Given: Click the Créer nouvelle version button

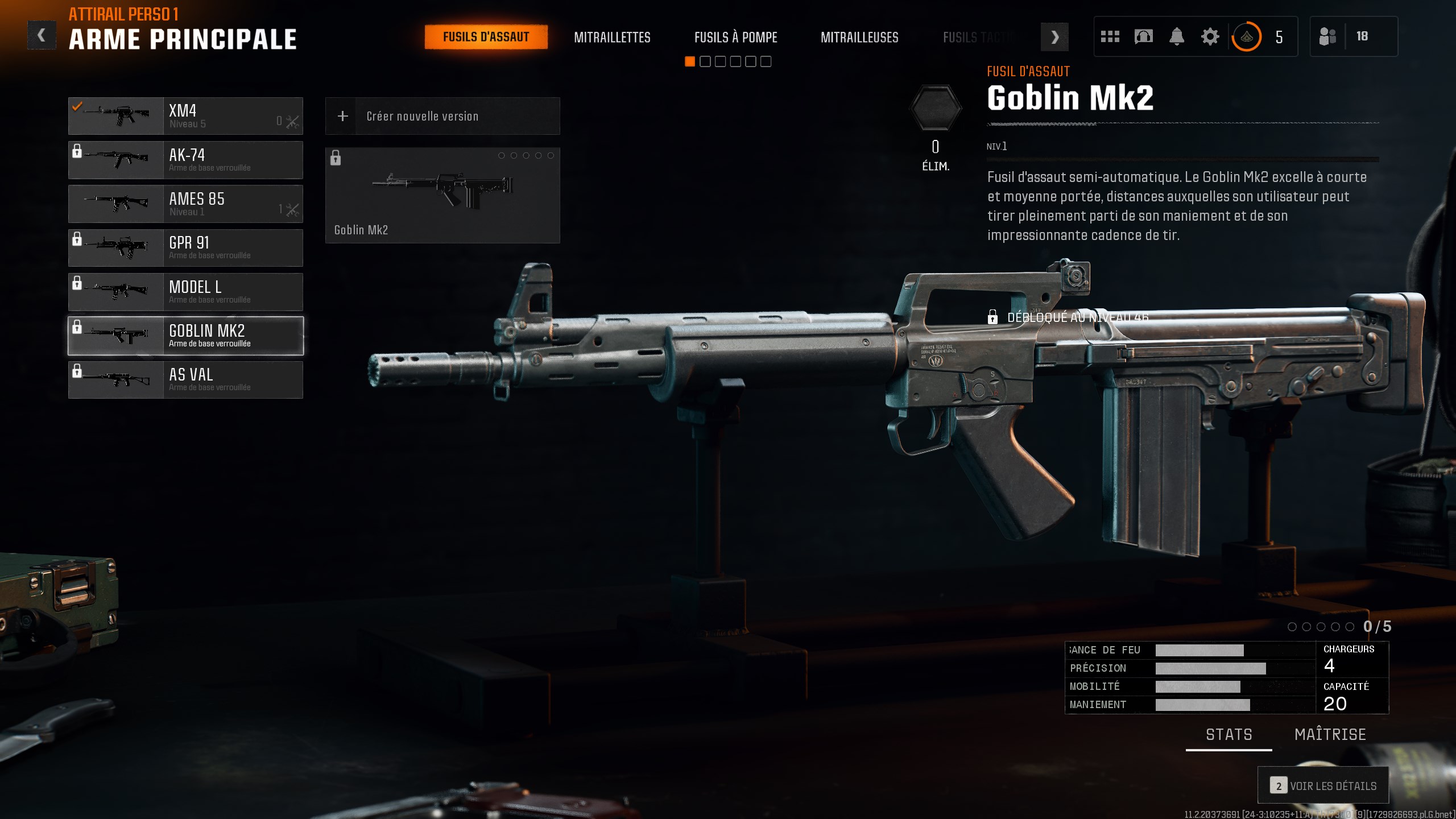Looking at the screenshot, I should pos(442,116).
